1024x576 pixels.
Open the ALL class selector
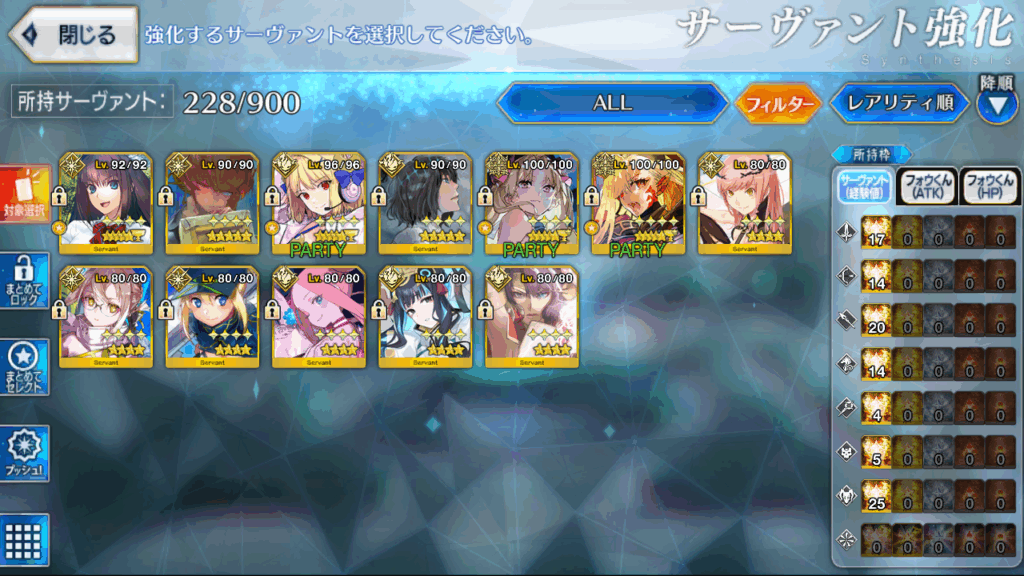[x=612, y=103]
